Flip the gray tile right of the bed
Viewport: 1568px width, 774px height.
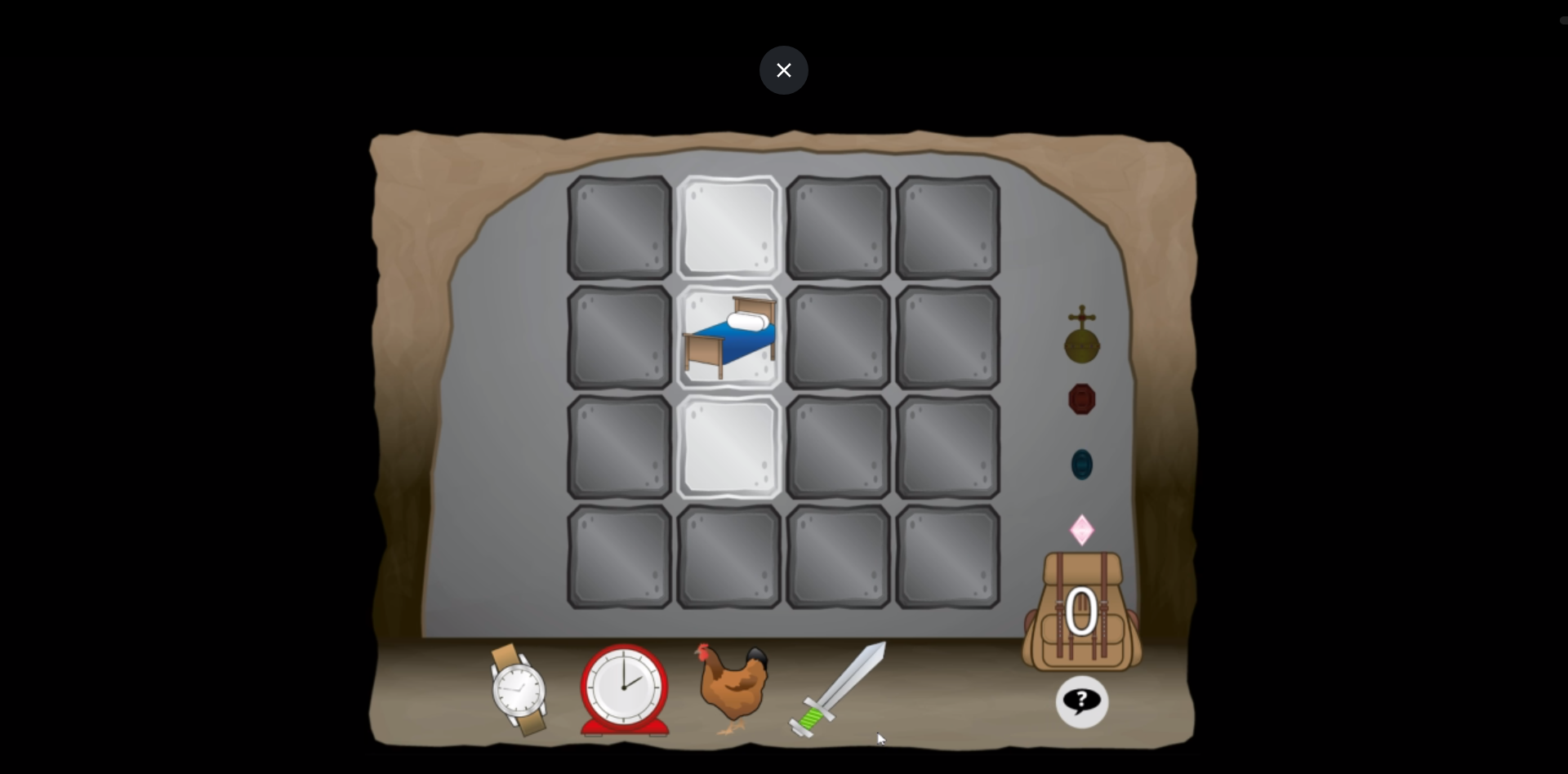click(x=838, y=337)
